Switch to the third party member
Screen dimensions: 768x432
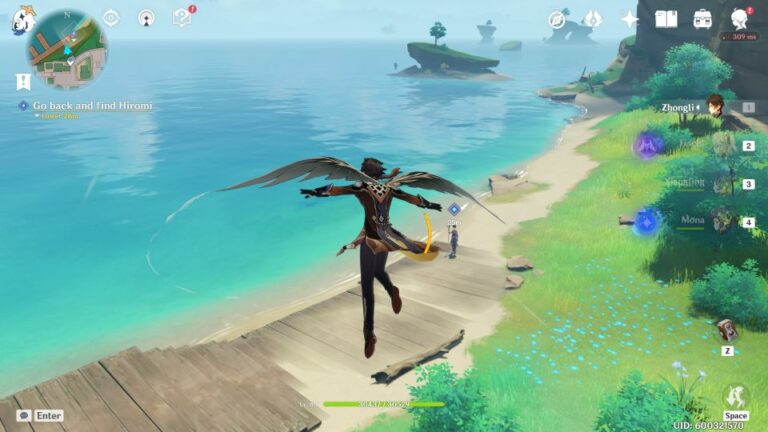click(723, 184)
